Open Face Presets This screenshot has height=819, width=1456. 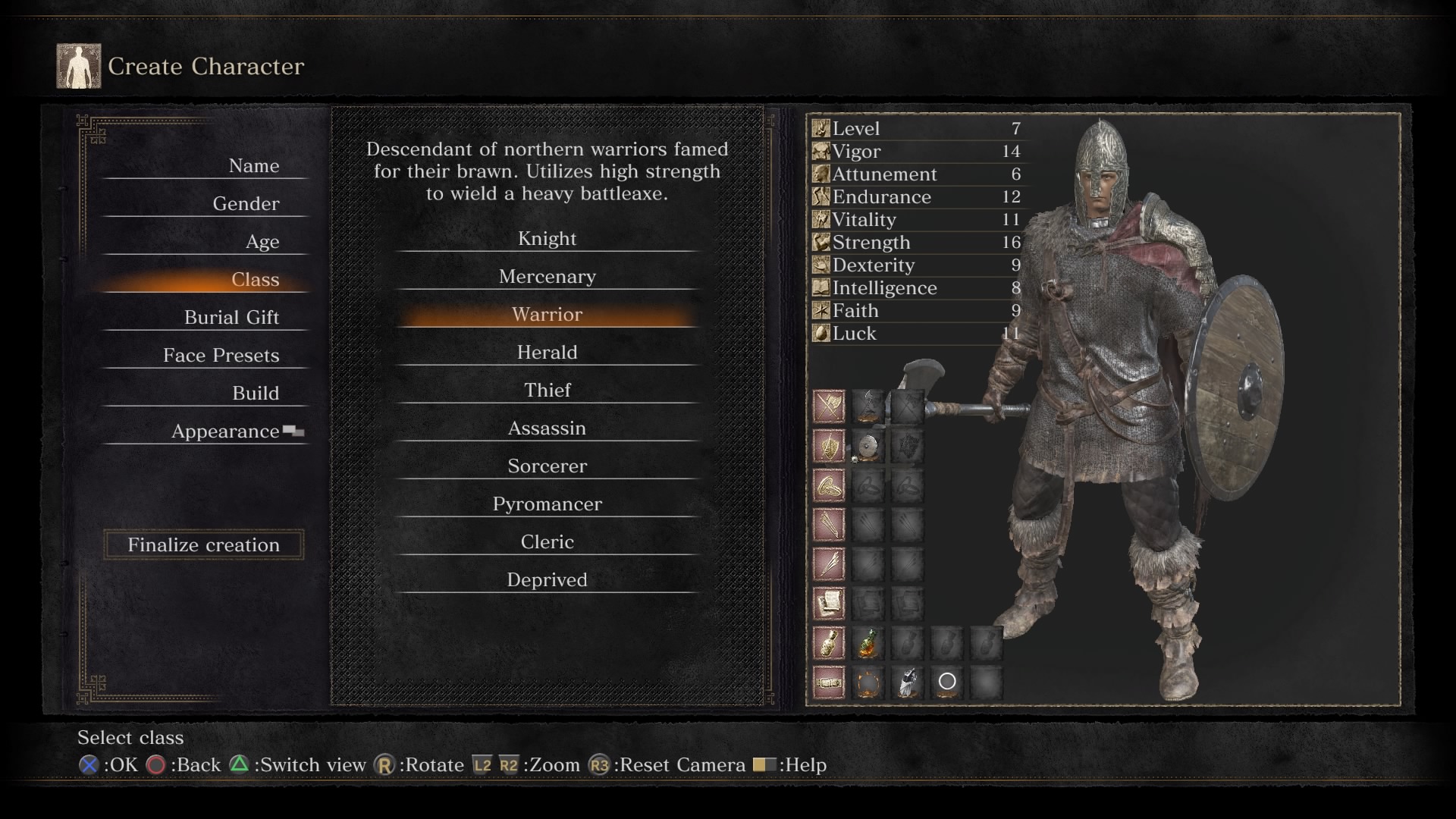[x=221, y=356]
